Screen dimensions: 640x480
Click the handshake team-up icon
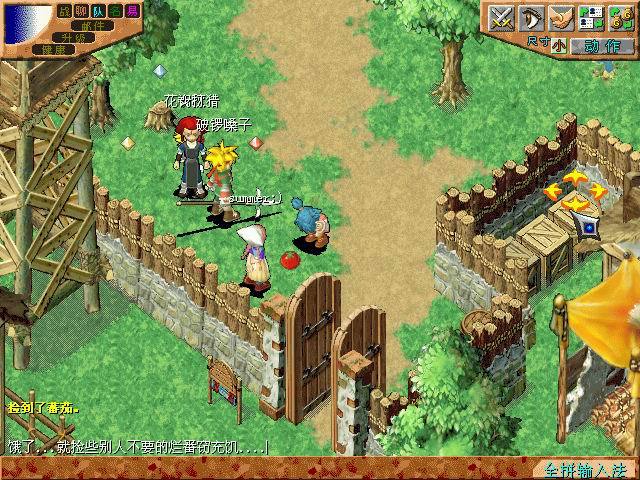[560, 17]
